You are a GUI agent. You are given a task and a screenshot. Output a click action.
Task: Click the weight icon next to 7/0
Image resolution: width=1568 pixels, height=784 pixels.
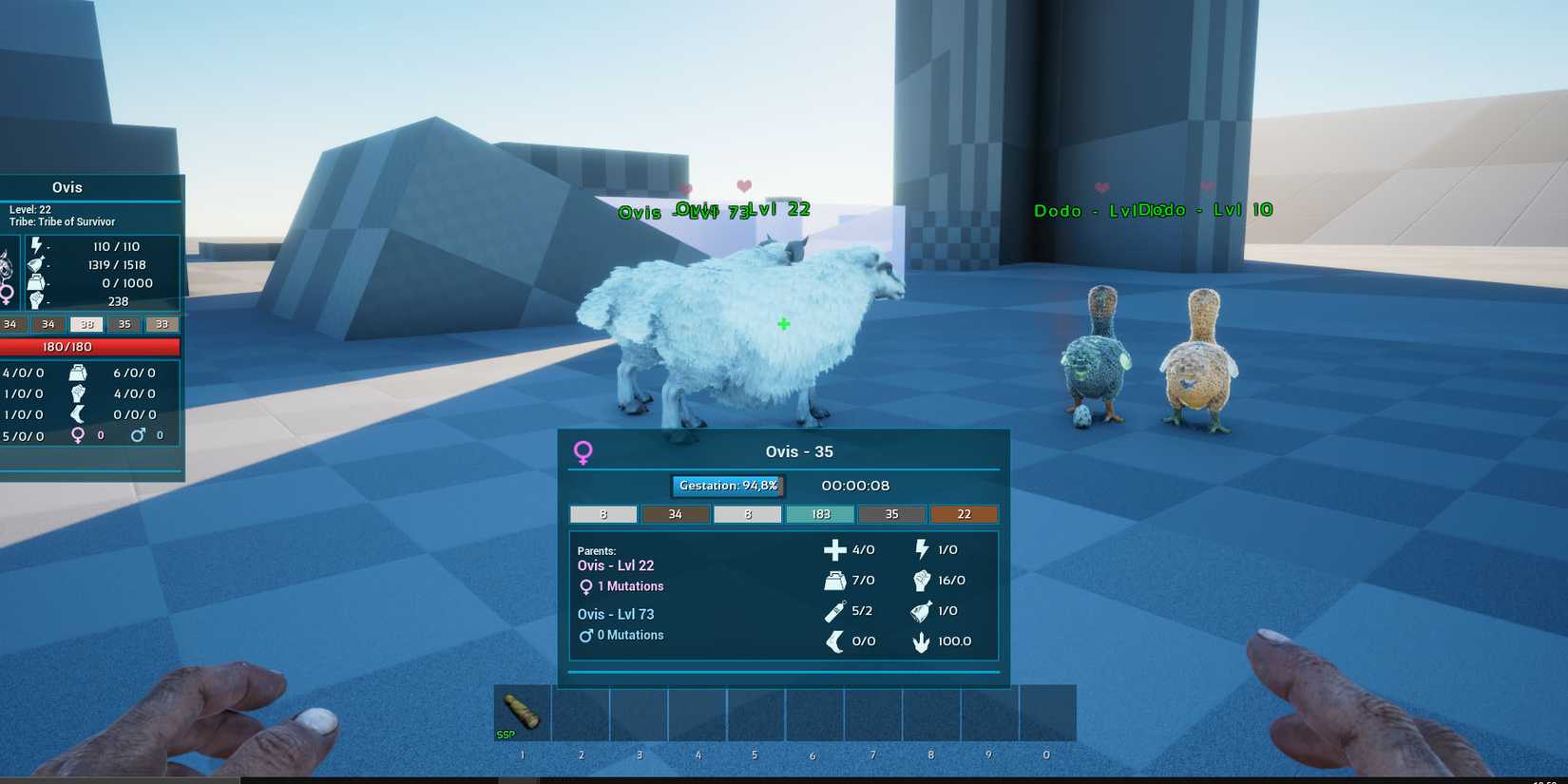834,580
